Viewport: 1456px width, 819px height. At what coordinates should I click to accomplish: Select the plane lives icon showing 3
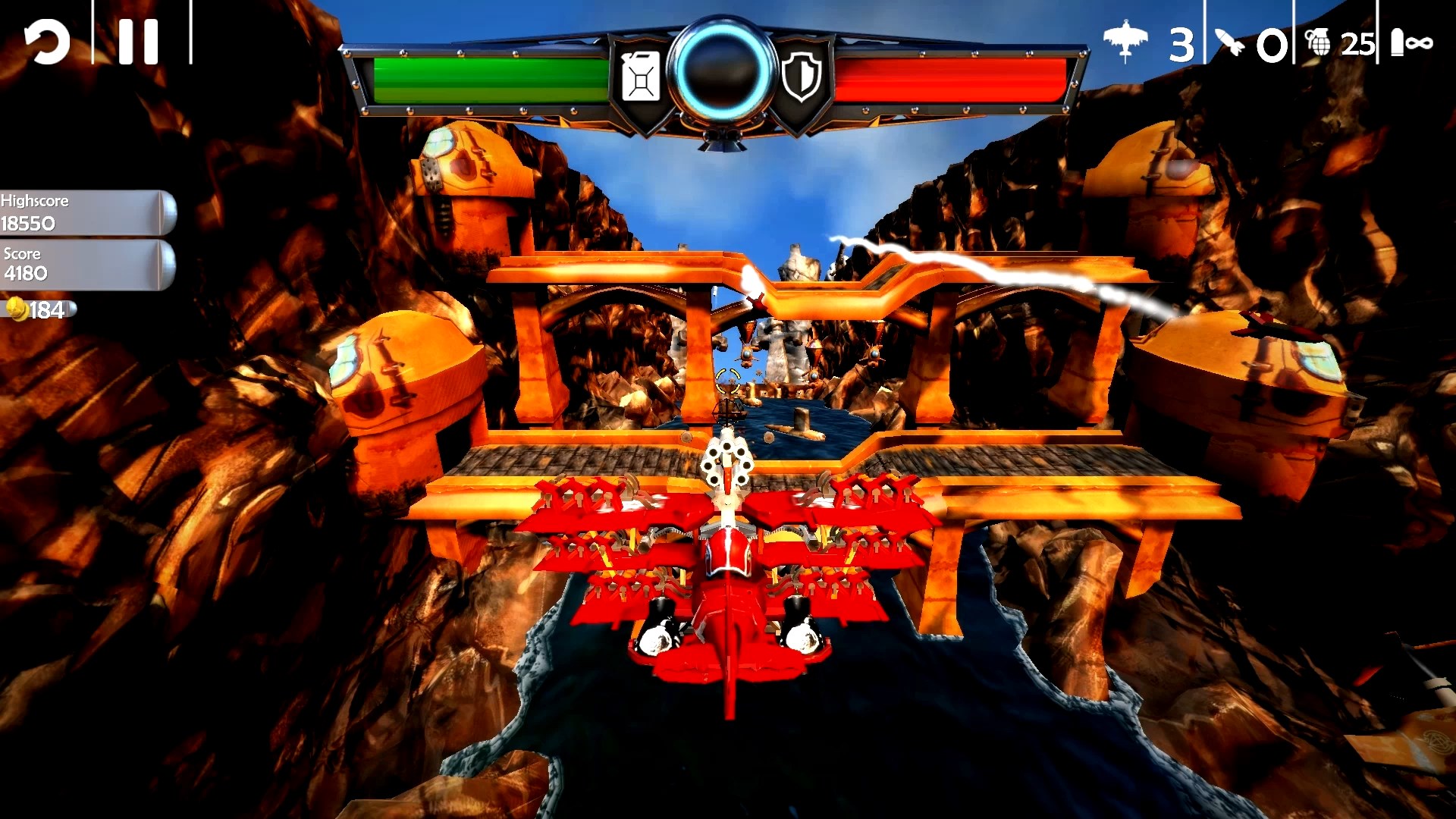[x=1127, y=36]
